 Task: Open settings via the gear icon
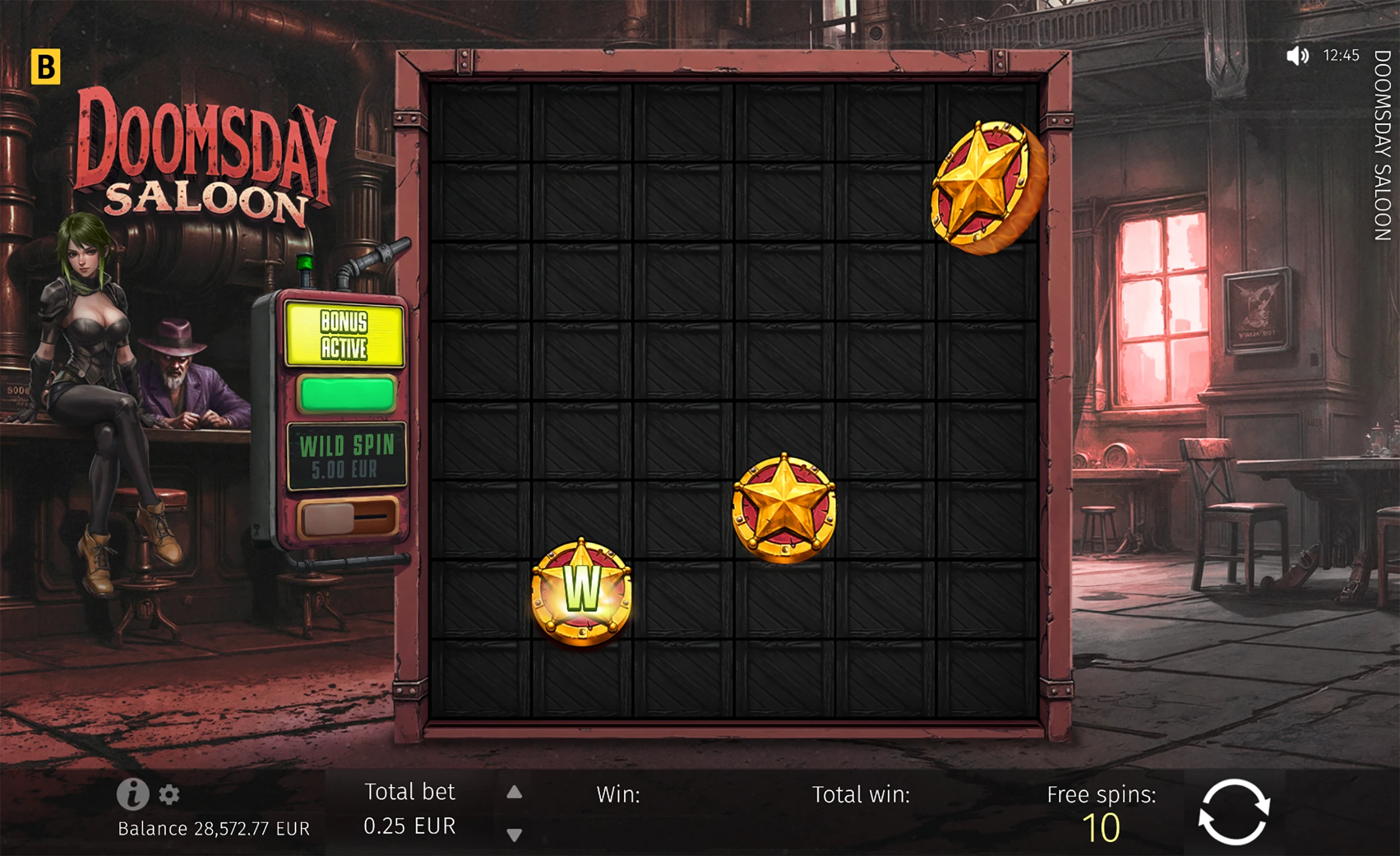(169, 794)
